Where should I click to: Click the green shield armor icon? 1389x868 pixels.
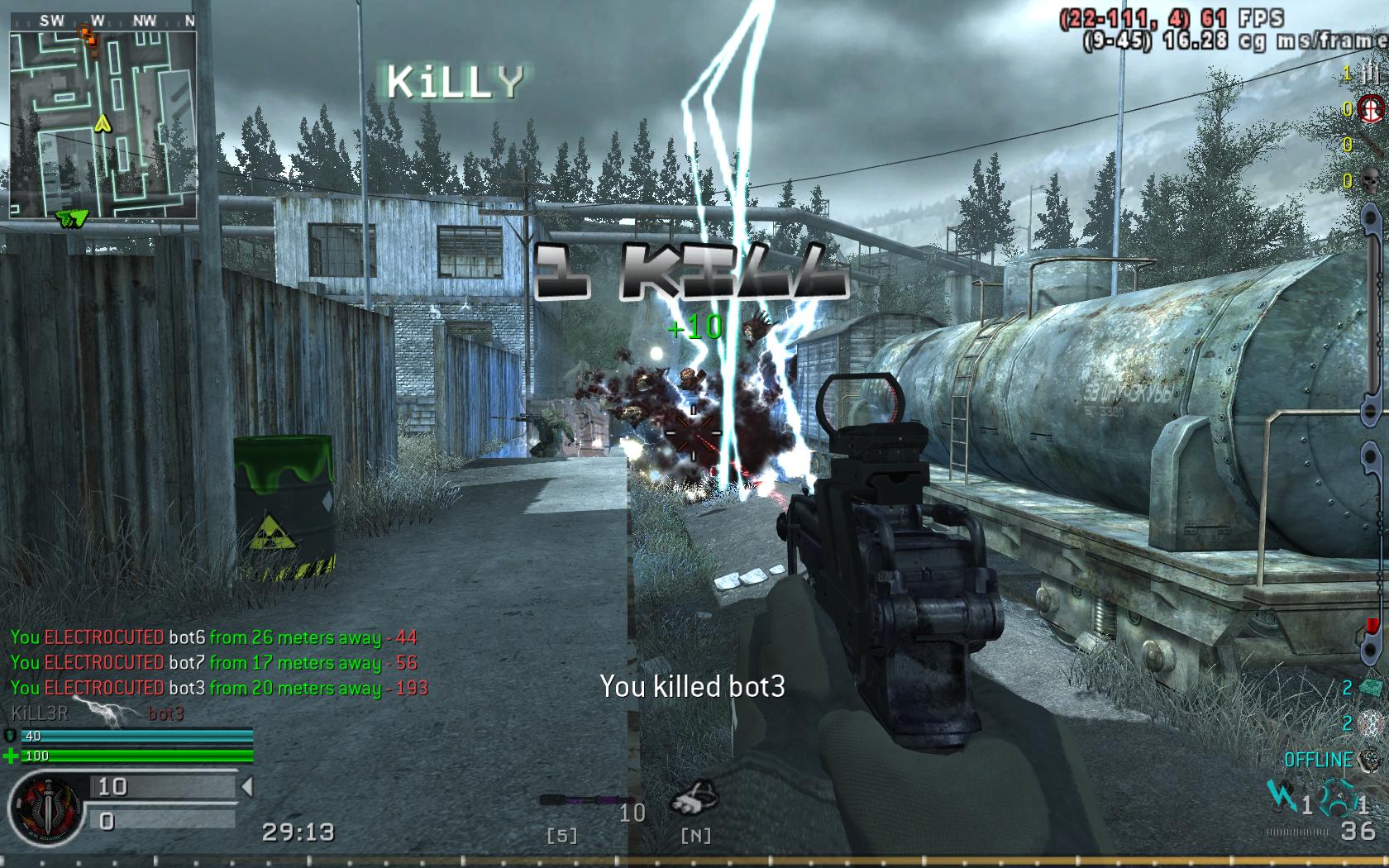pyautogui.click(x=11, y=735)
